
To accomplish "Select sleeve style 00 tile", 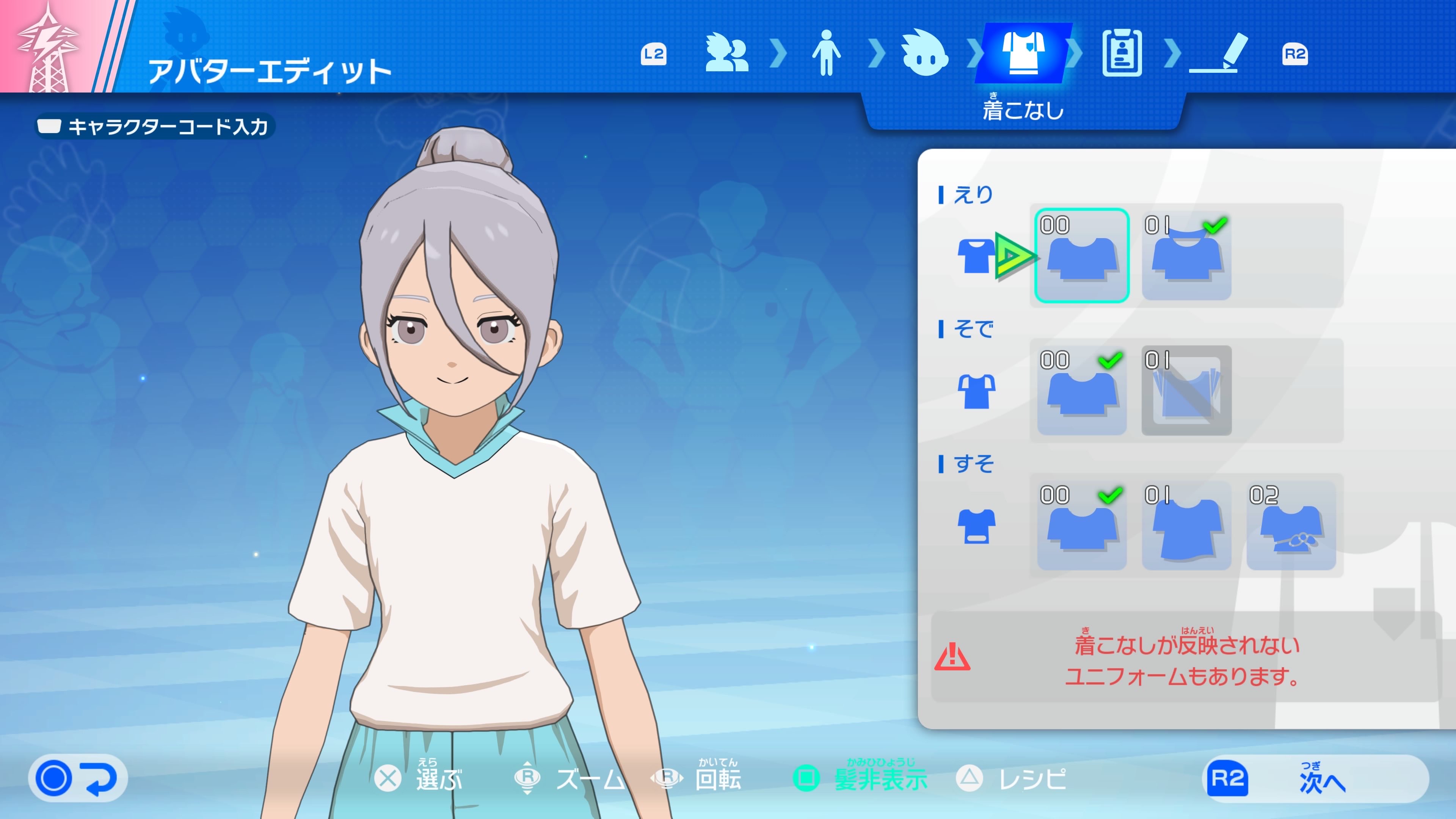I will [x=1081, y=390].
